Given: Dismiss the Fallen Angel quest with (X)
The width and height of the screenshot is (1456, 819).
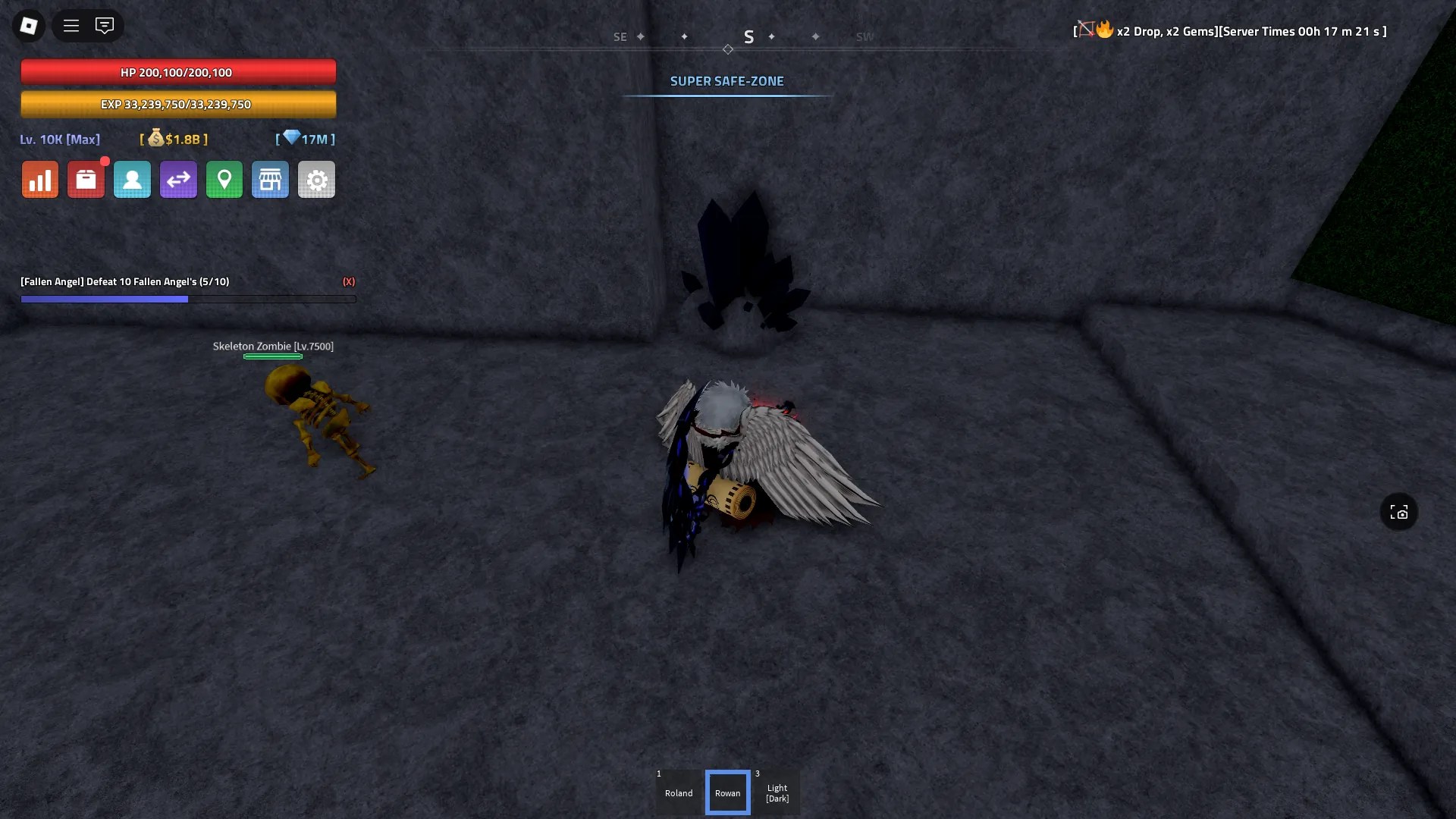Looking at the screenshot, I should (349, 281).
